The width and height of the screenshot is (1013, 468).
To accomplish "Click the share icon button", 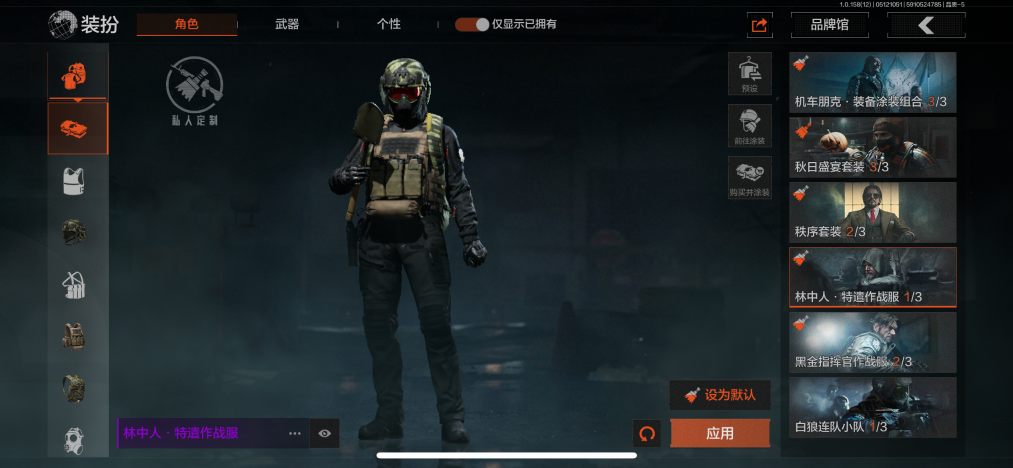I will pos(759,25).
